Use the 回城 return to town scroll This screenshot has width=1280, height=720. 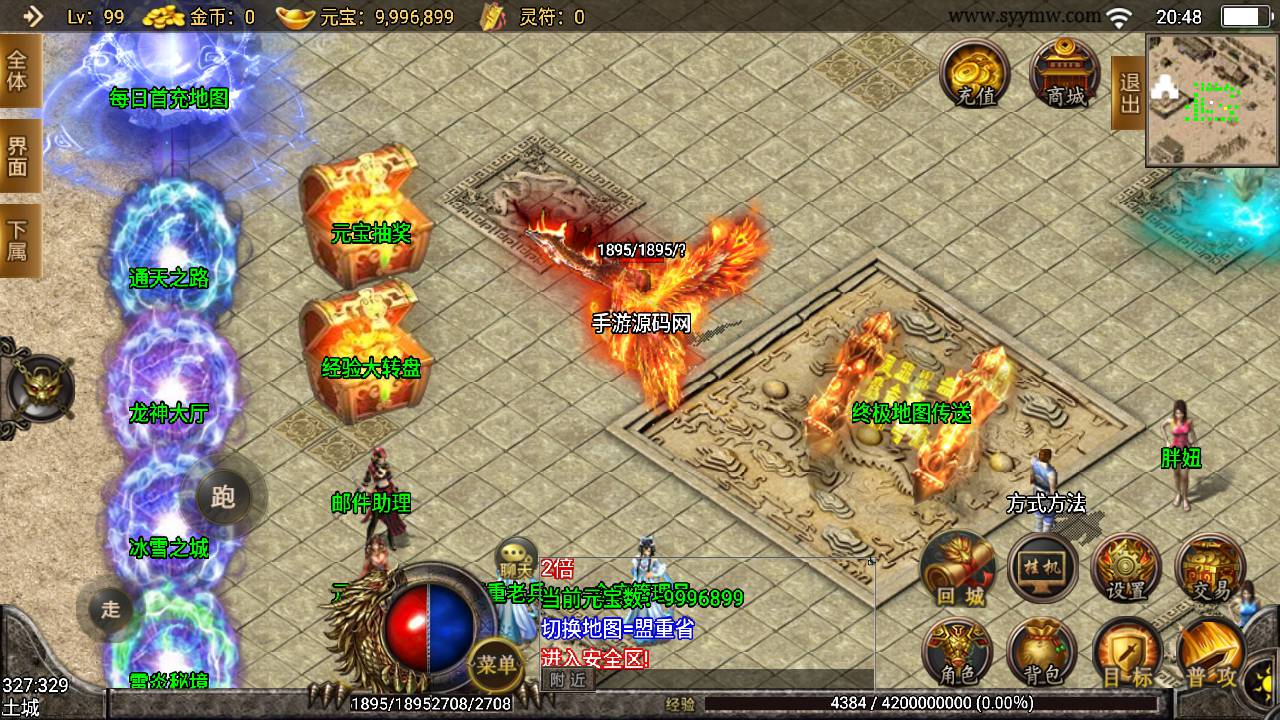(959, 568)
